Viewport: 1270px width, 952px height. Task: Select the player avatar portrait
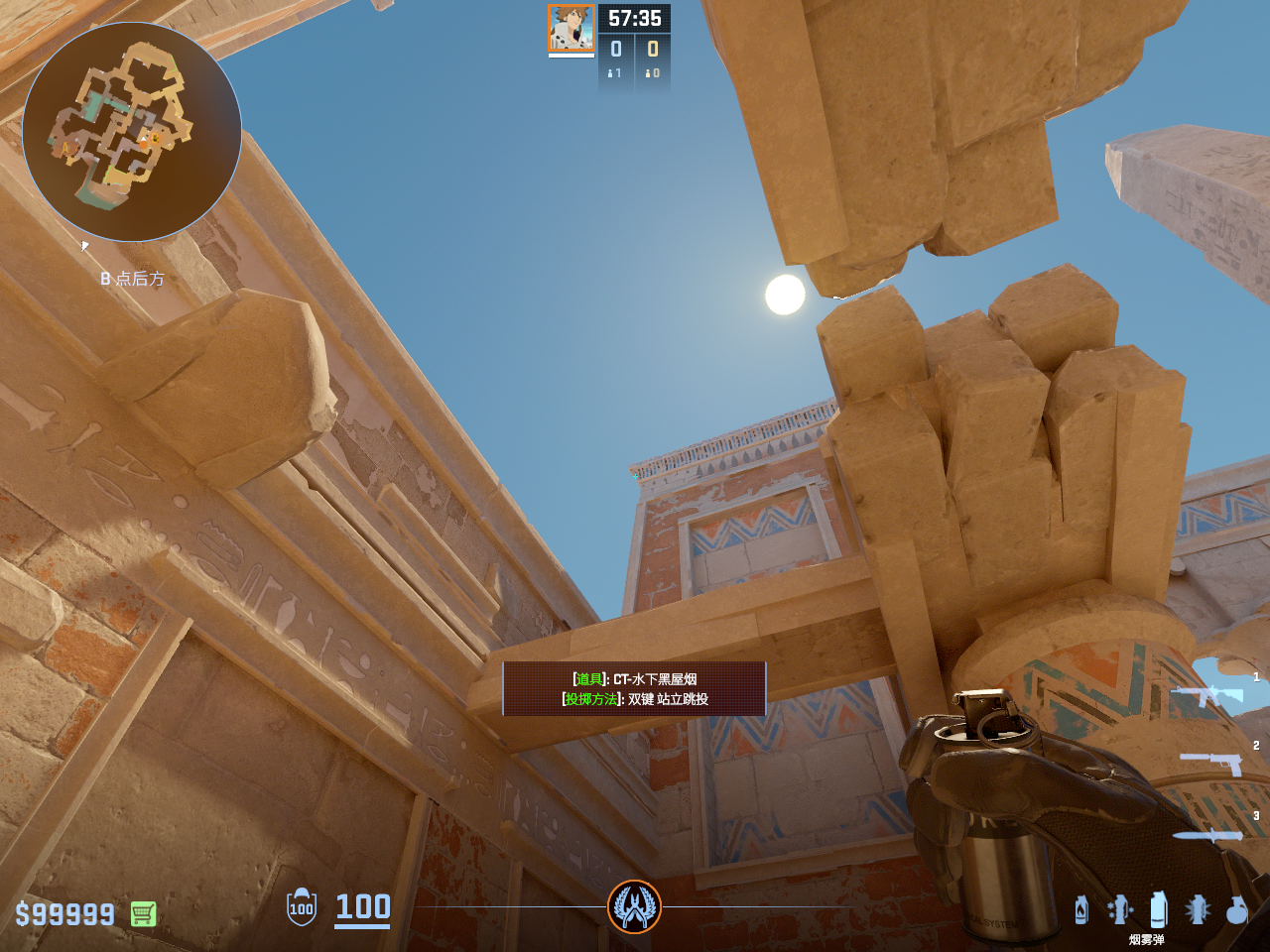point(571,28)
